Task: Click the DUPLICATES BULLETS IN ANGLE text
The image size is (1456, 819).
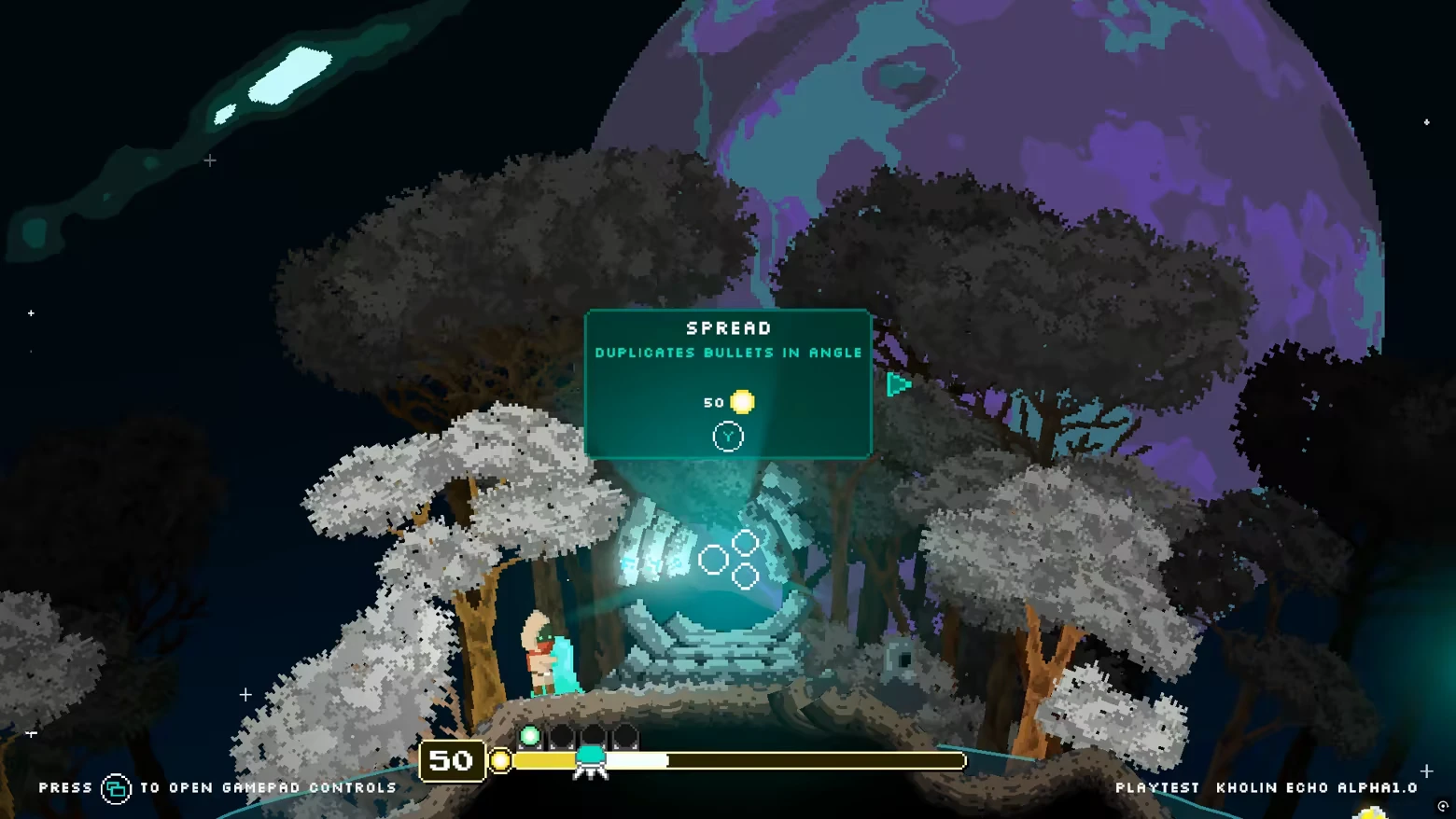Action: point(728,353)
